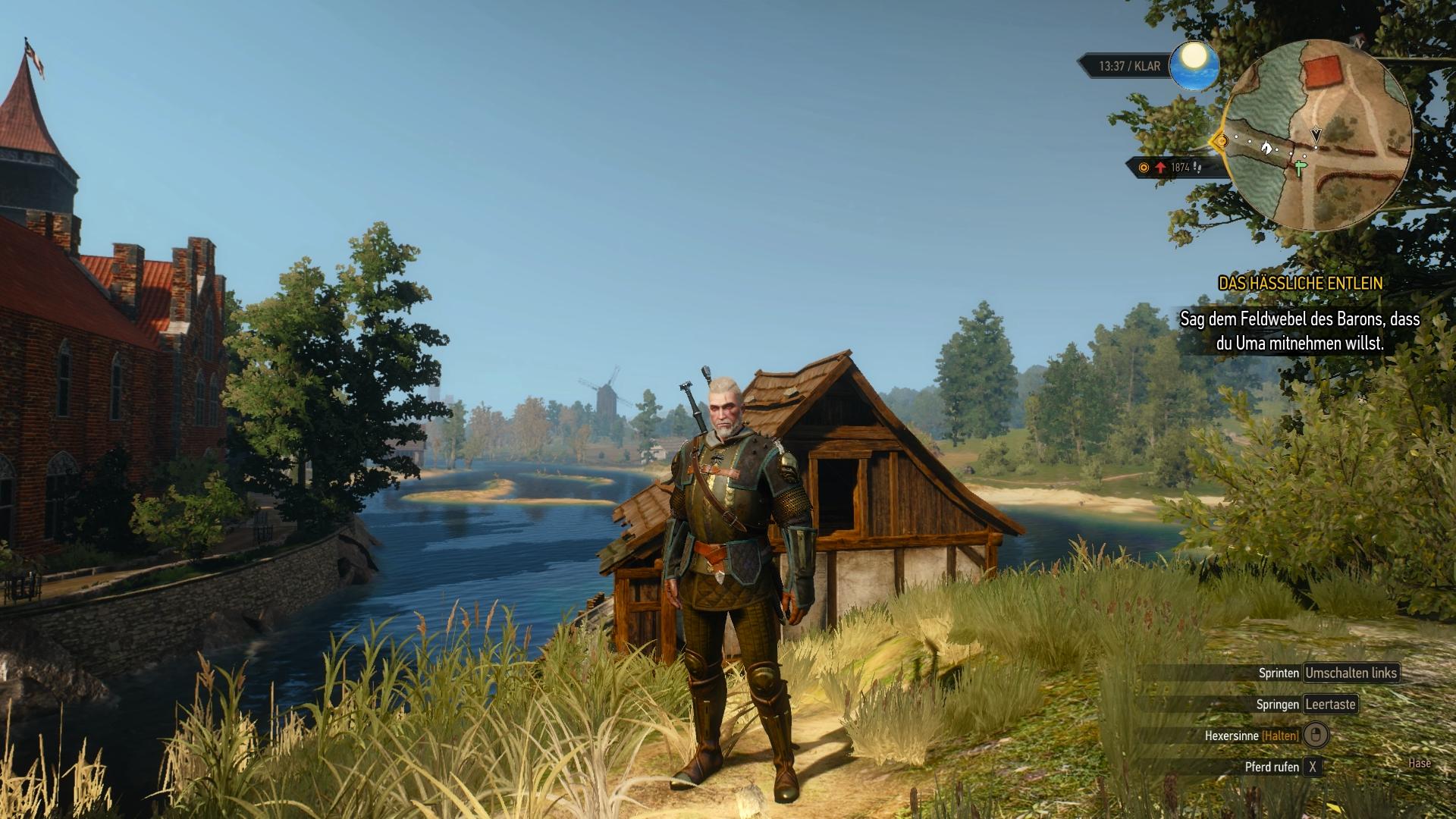
Task: Click the red building on the minimap
Action: pyautogui.click(x=1324, y=73)
